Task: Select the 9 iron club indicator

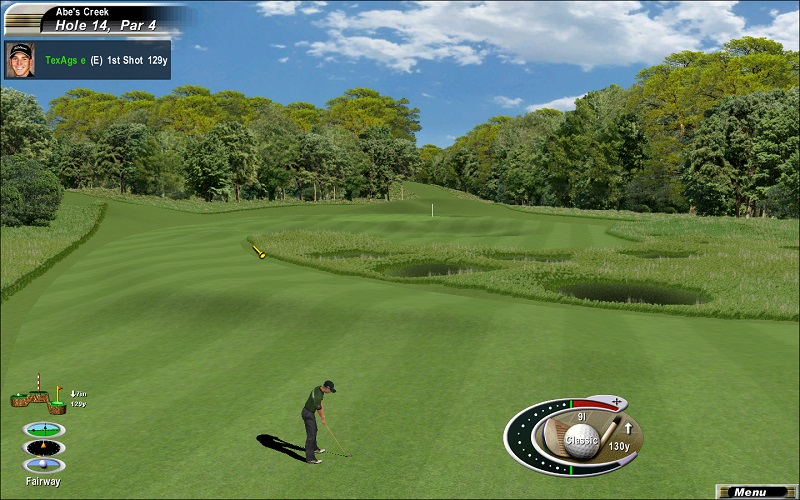Action: click(581, 416)
